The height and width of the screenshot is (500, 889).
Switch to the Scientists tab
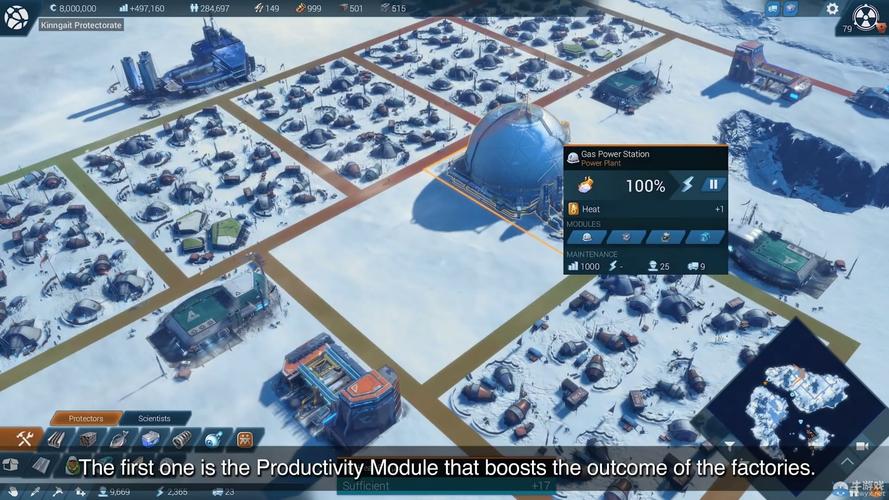154,418
